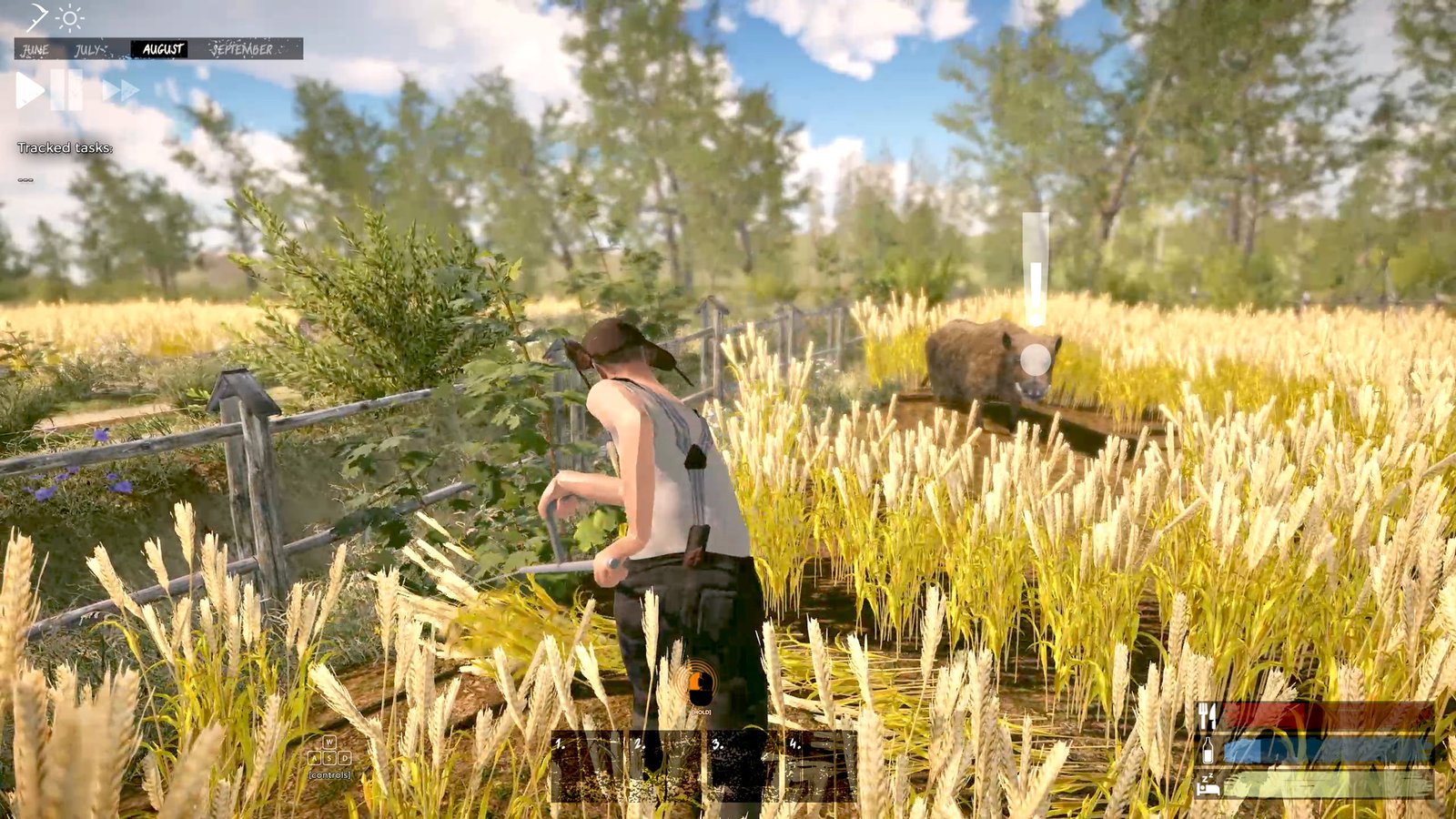
Task: Switch to the JULY month tab
Action: click(87, 50)
